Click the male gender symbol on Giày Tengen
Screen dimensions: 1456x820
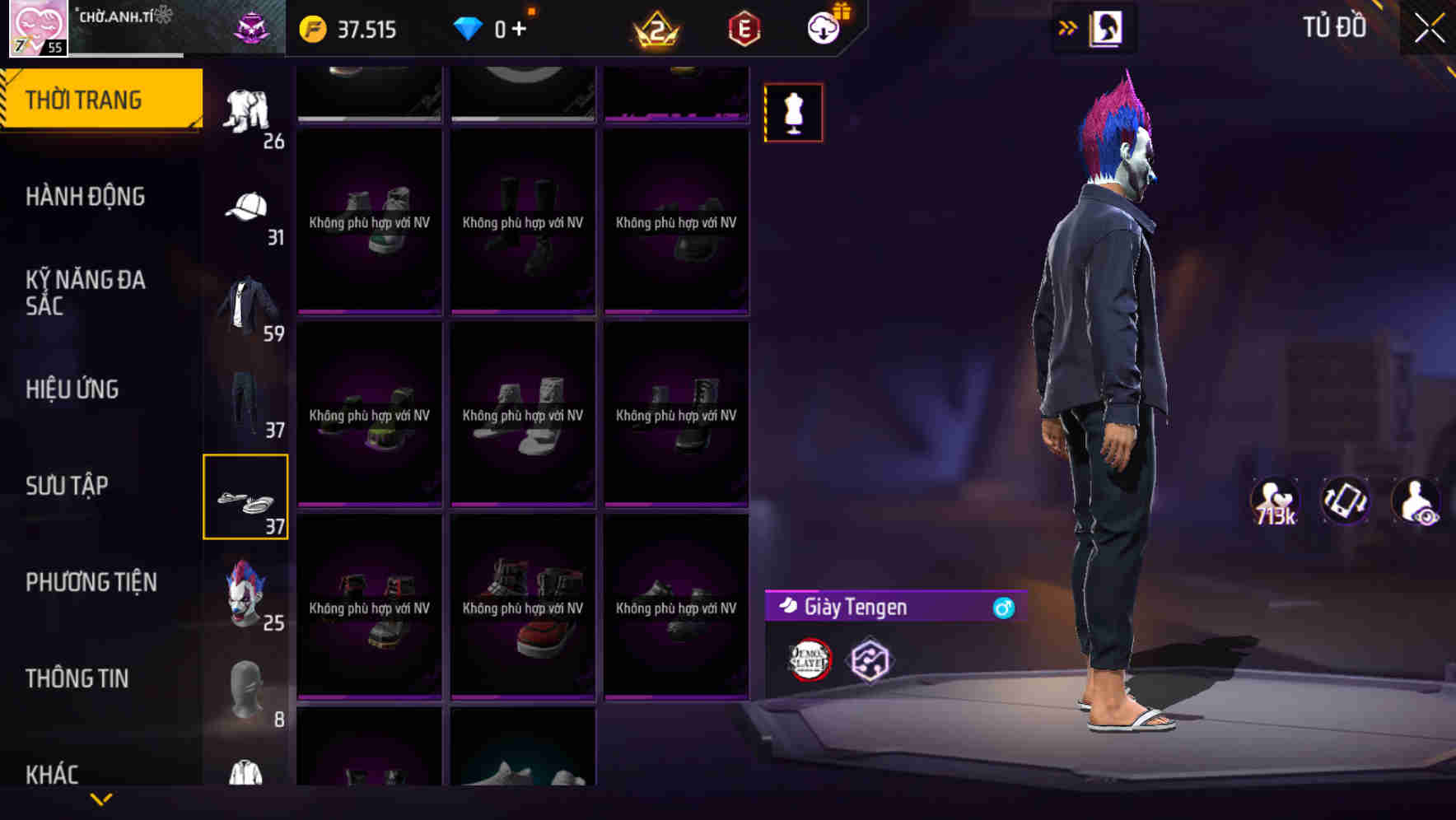[x=1003, y=608]
